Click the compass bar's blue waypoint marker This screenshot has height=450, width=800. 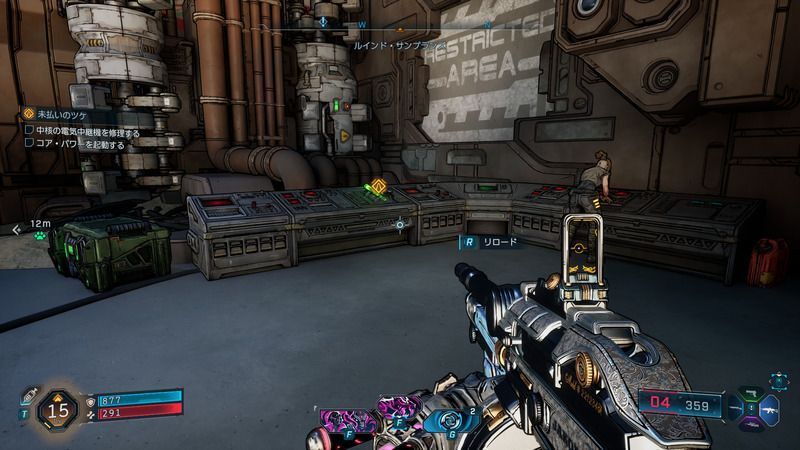(324, 20)
